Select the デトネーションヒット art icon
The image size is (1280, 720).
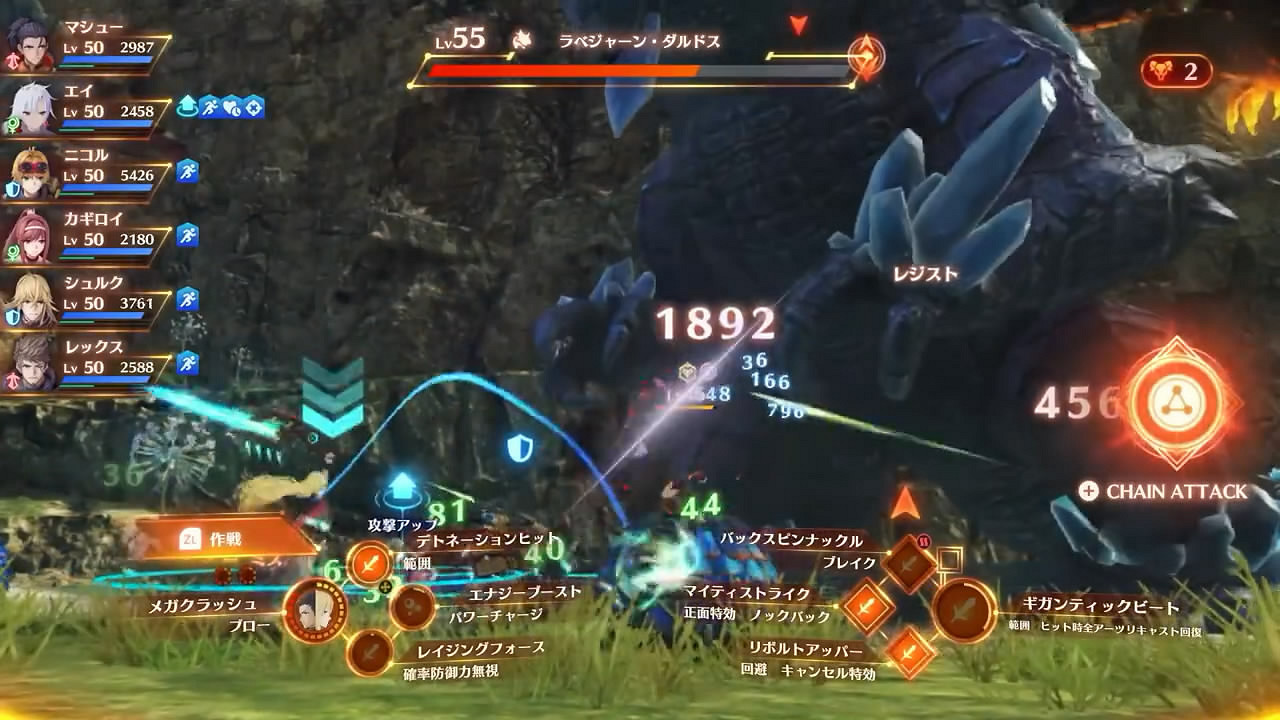[x=368, y=562]
